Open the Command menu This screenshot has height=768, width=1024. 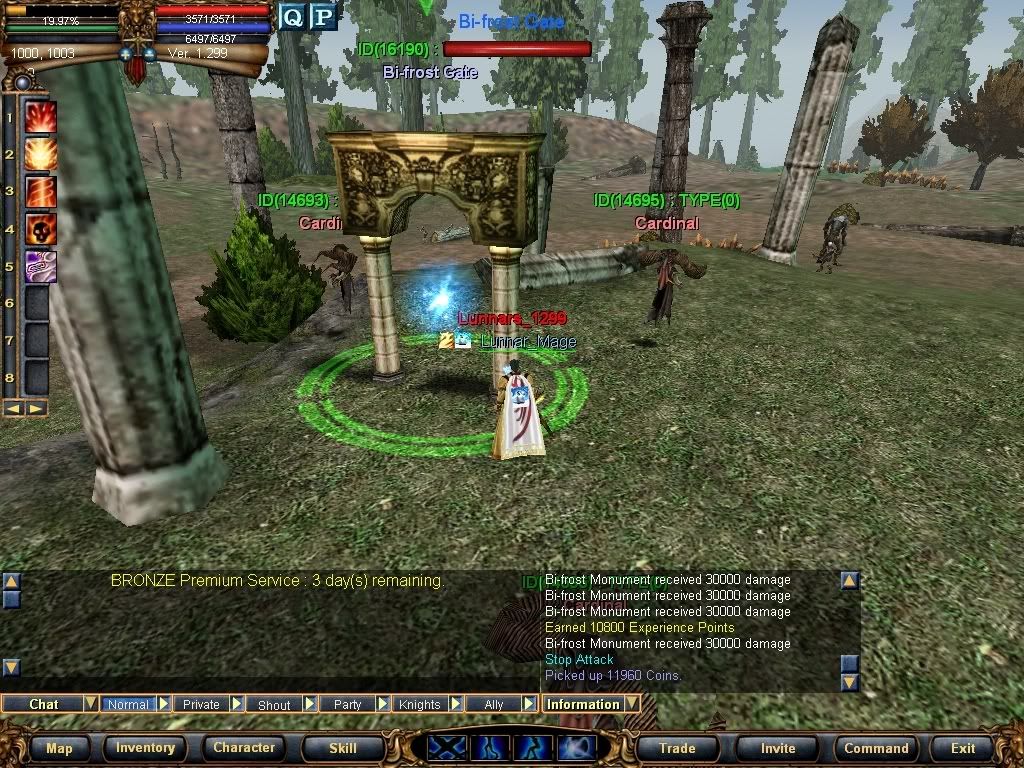point(876,748)
